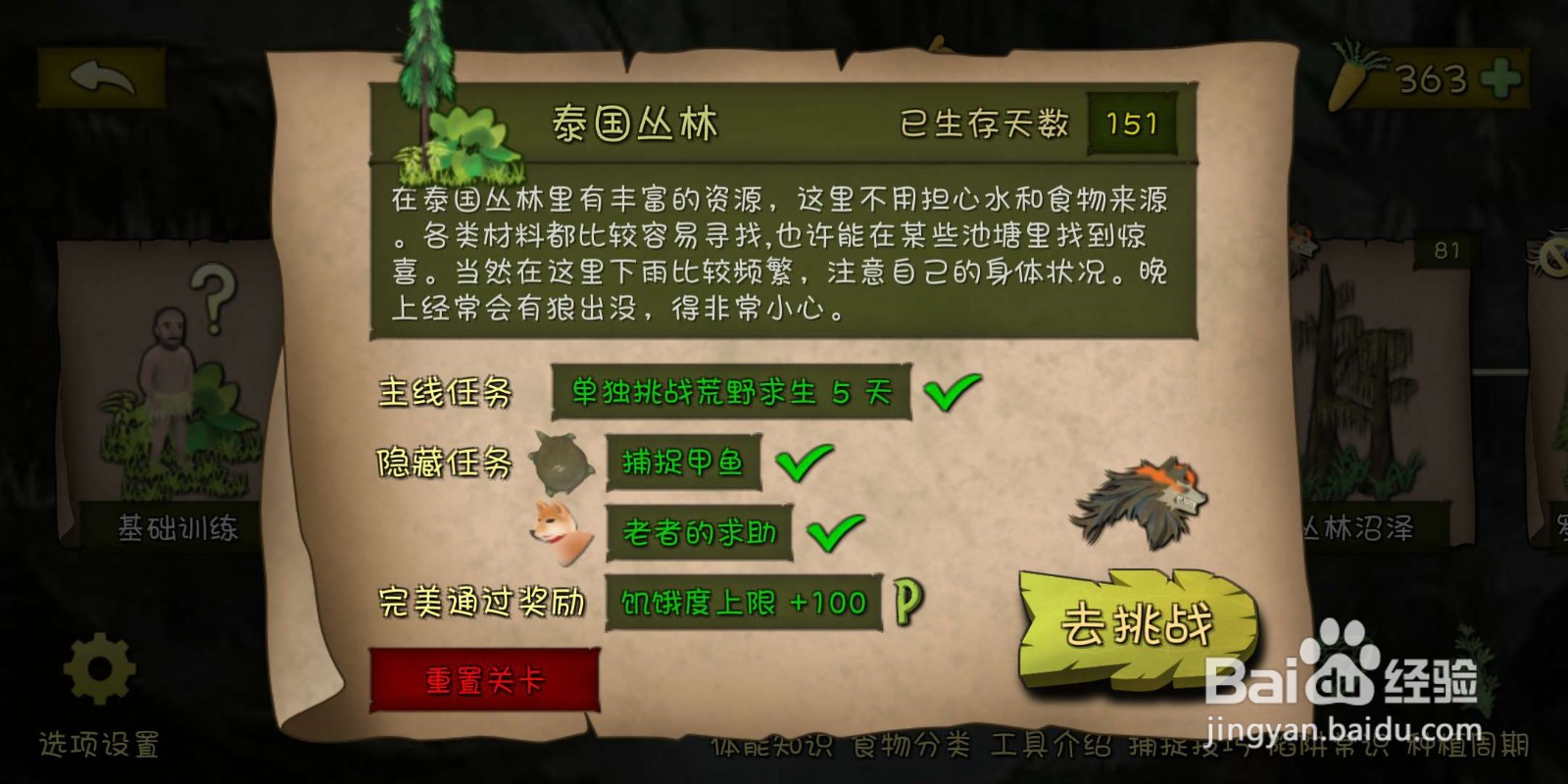Select the 体能知识 tab at the bottom
The height and width of the screenshot is (784, 1568).
coord(771,745)
